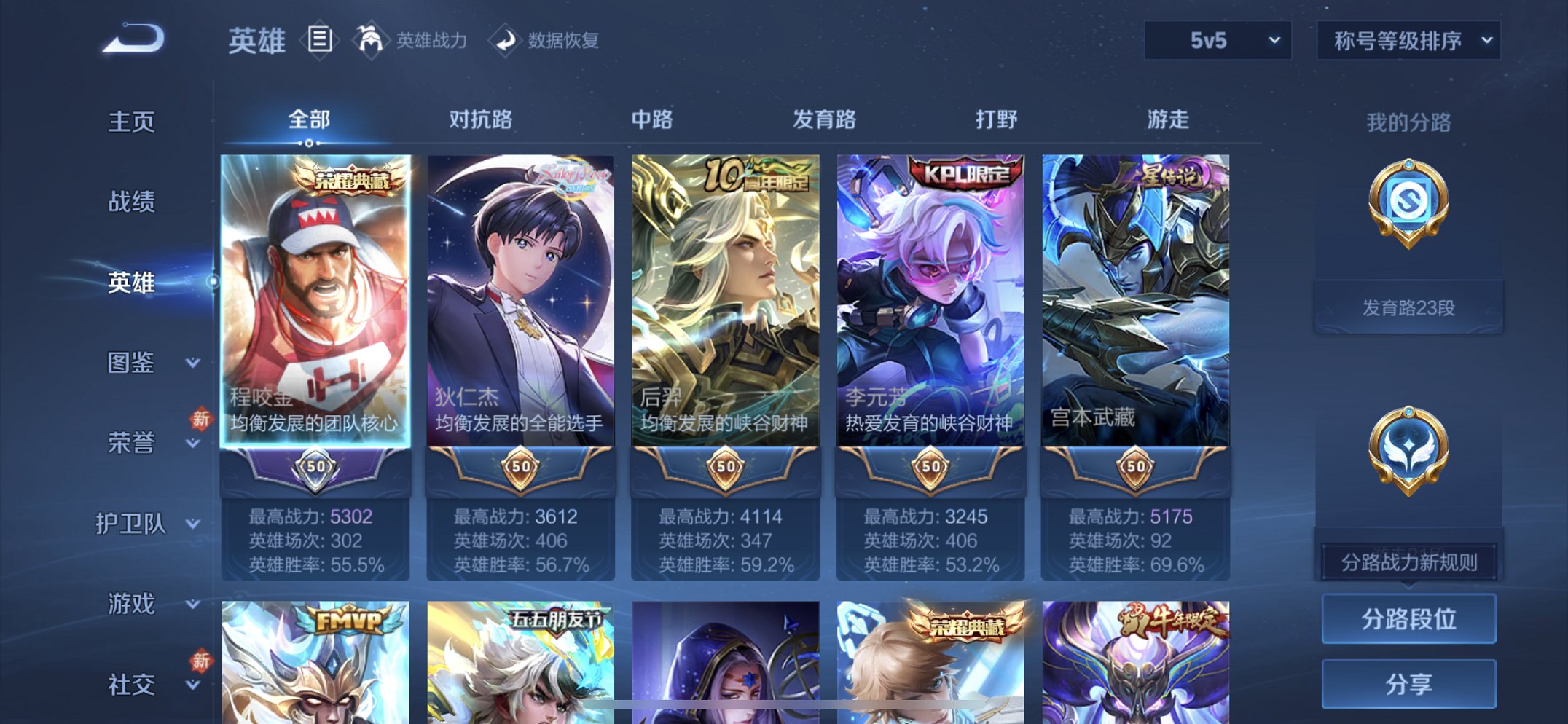Click the 分路段位 button
Image resolution: width=1568 pixels, height=724 pixels.
[1408, 619]
